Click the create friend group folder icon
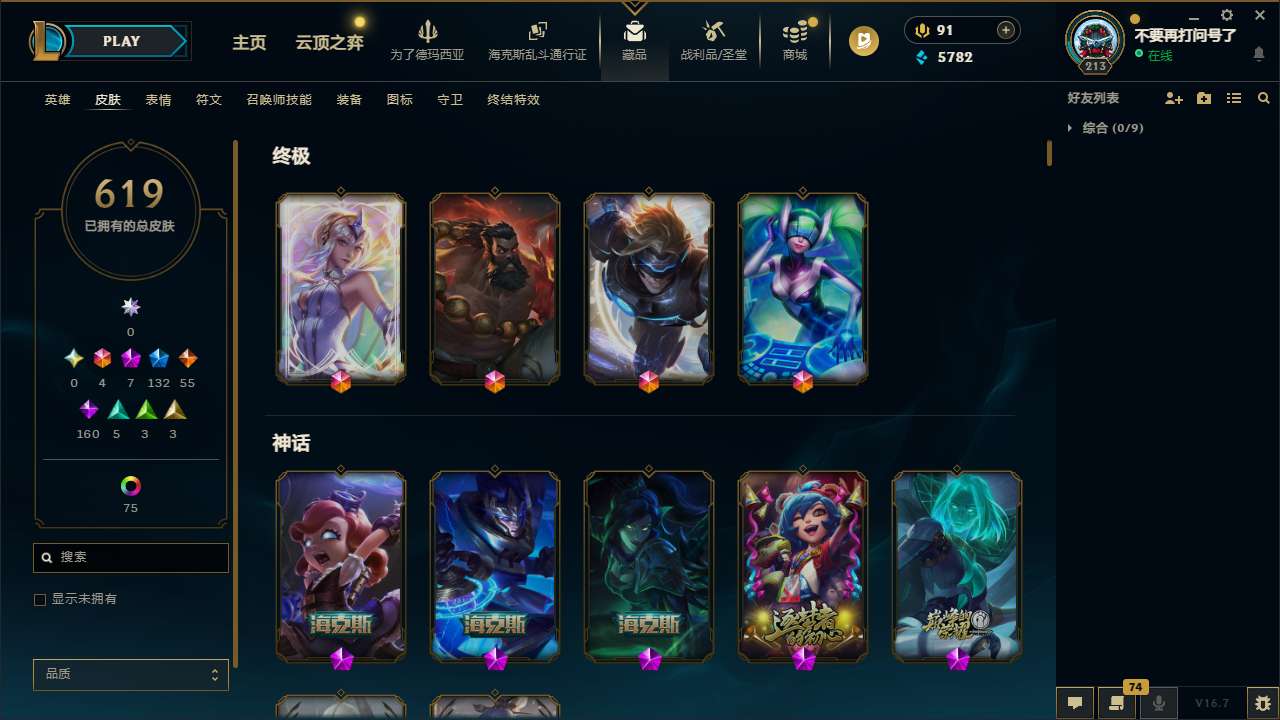The image size is (1280, 720). coord(1204,98)
